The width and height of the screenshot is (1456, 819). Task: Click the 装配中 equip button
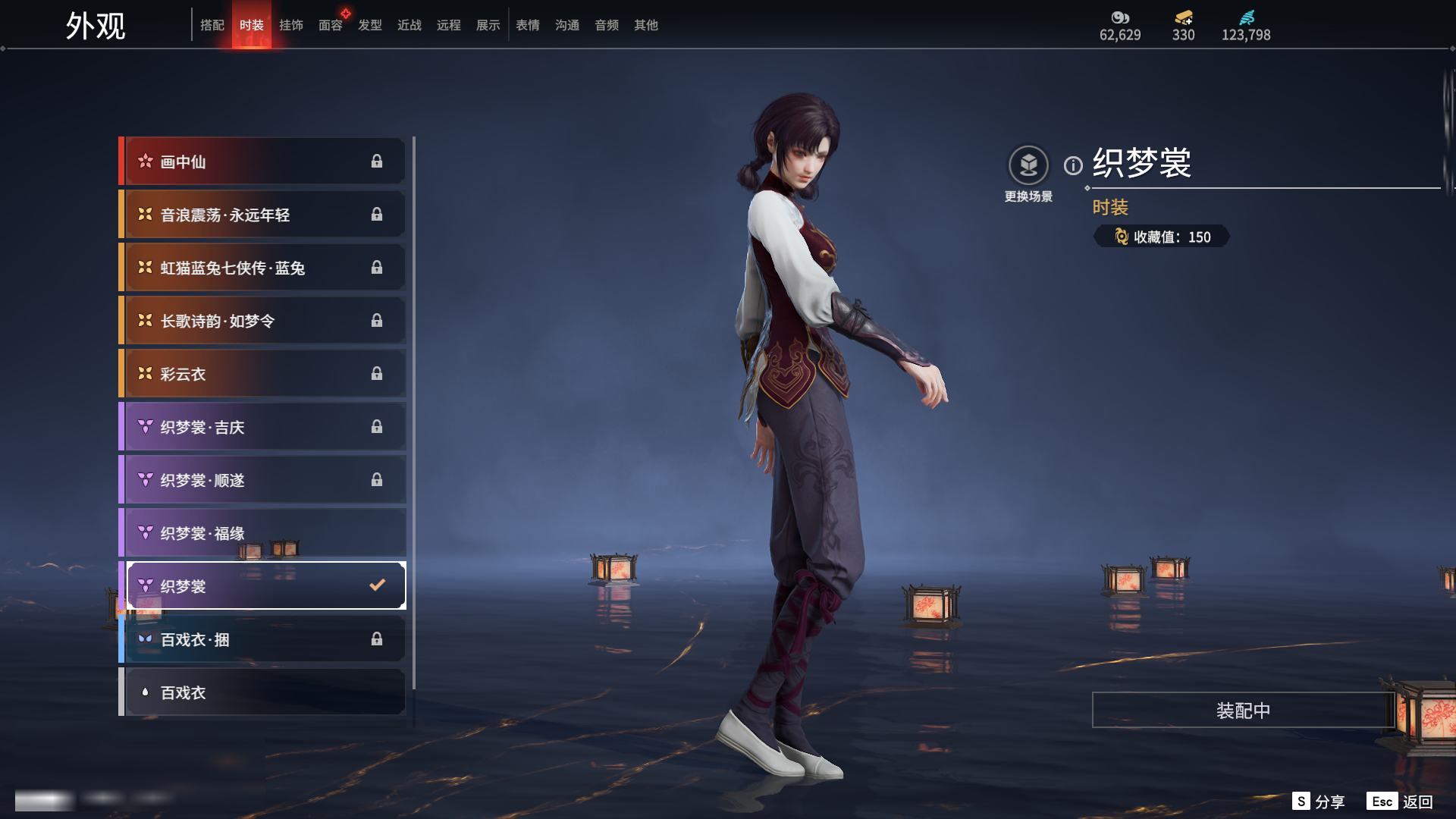1243,711
